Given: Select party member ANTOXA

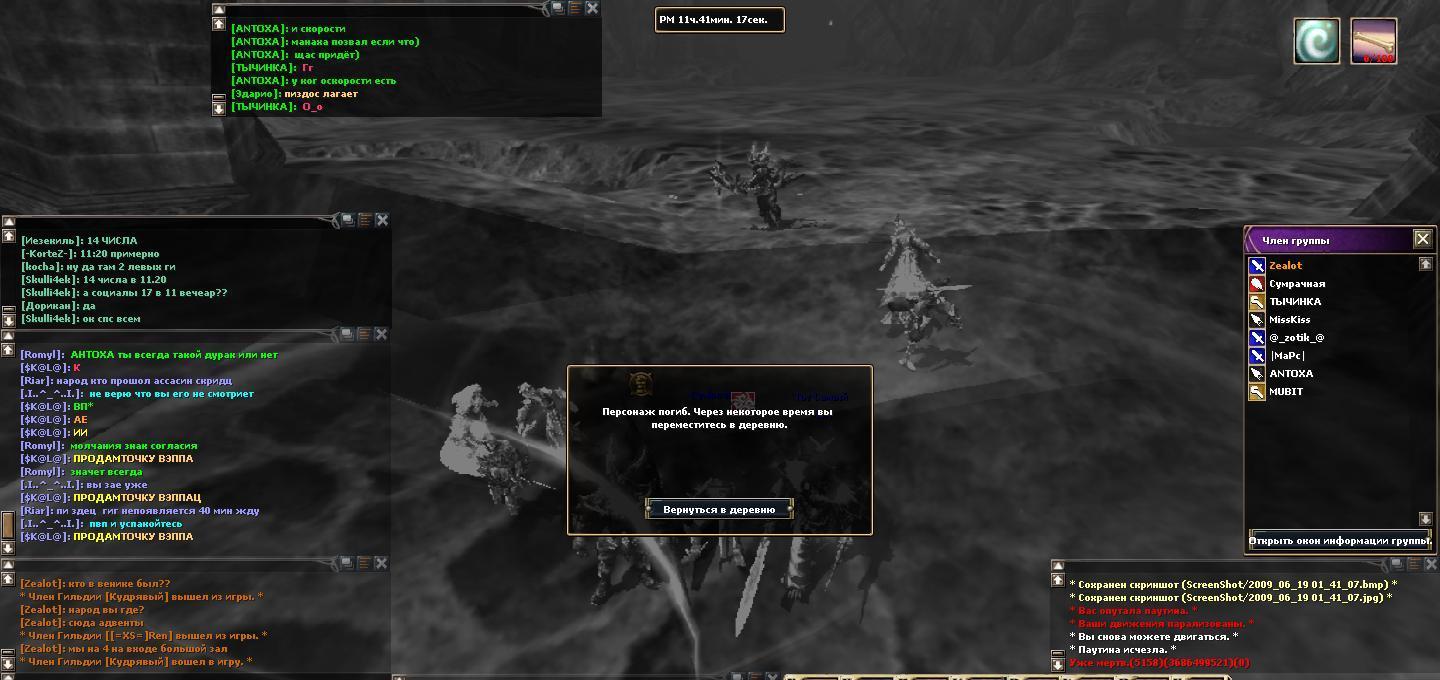Looking at the screenshot, I should pos(1291,374).
